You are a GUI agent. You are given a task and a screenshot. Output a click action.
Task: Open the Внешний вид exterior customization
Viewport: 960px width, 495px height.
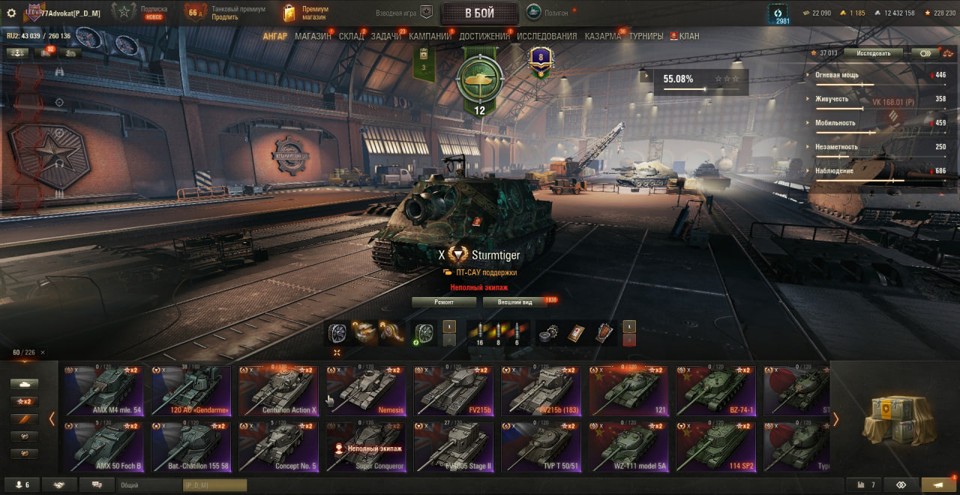514,301
